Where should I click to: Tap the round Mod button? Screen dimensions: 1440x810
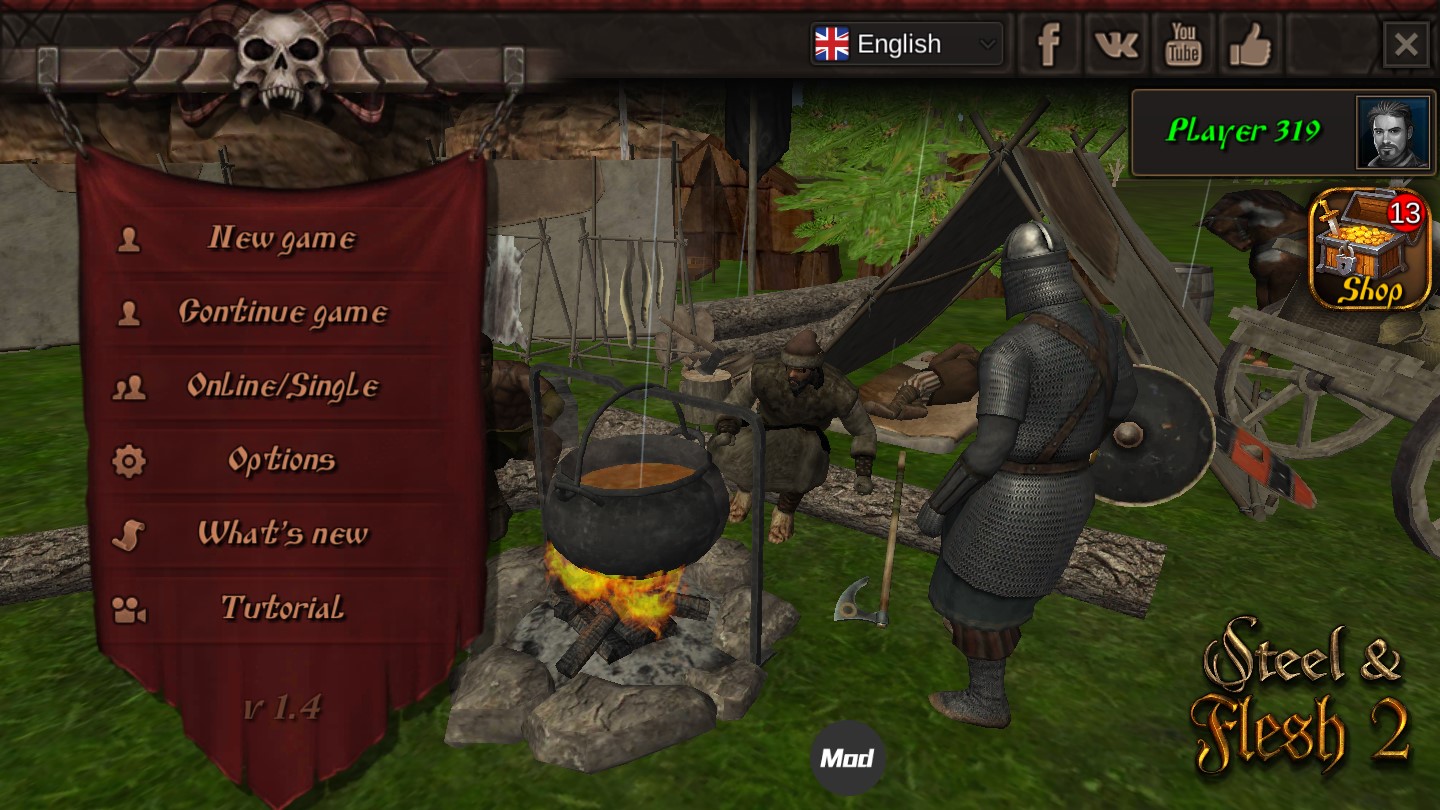pos(847,758)
